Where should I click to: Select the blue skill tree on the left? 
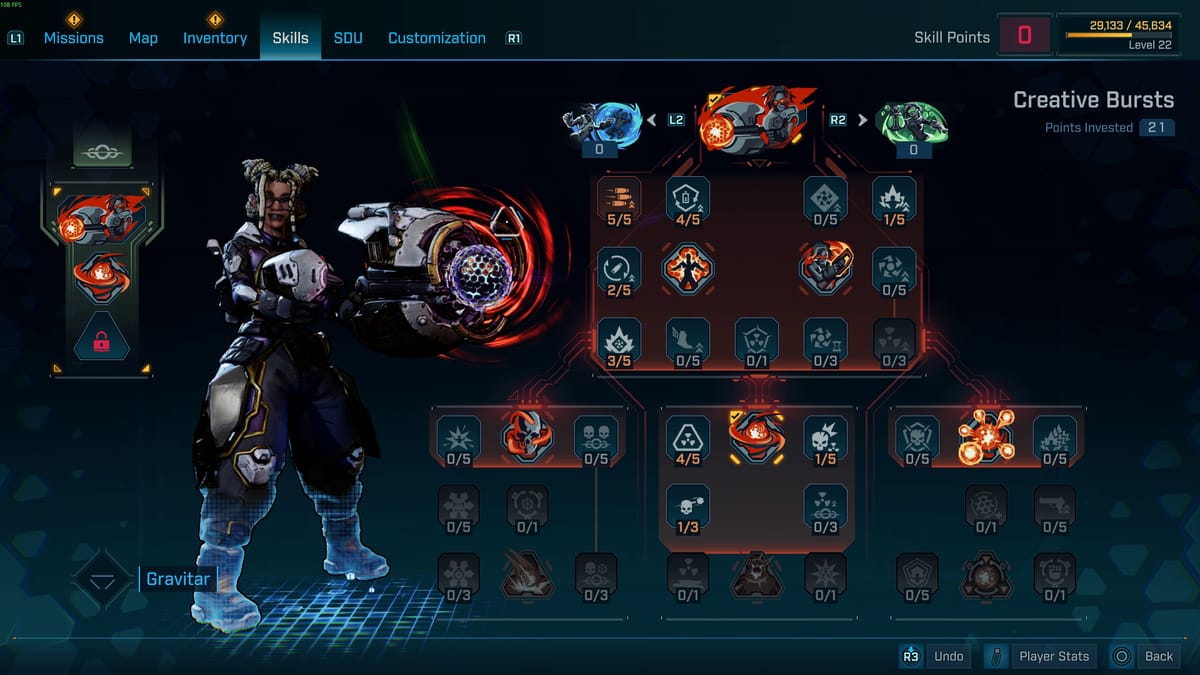click(601, 122)
